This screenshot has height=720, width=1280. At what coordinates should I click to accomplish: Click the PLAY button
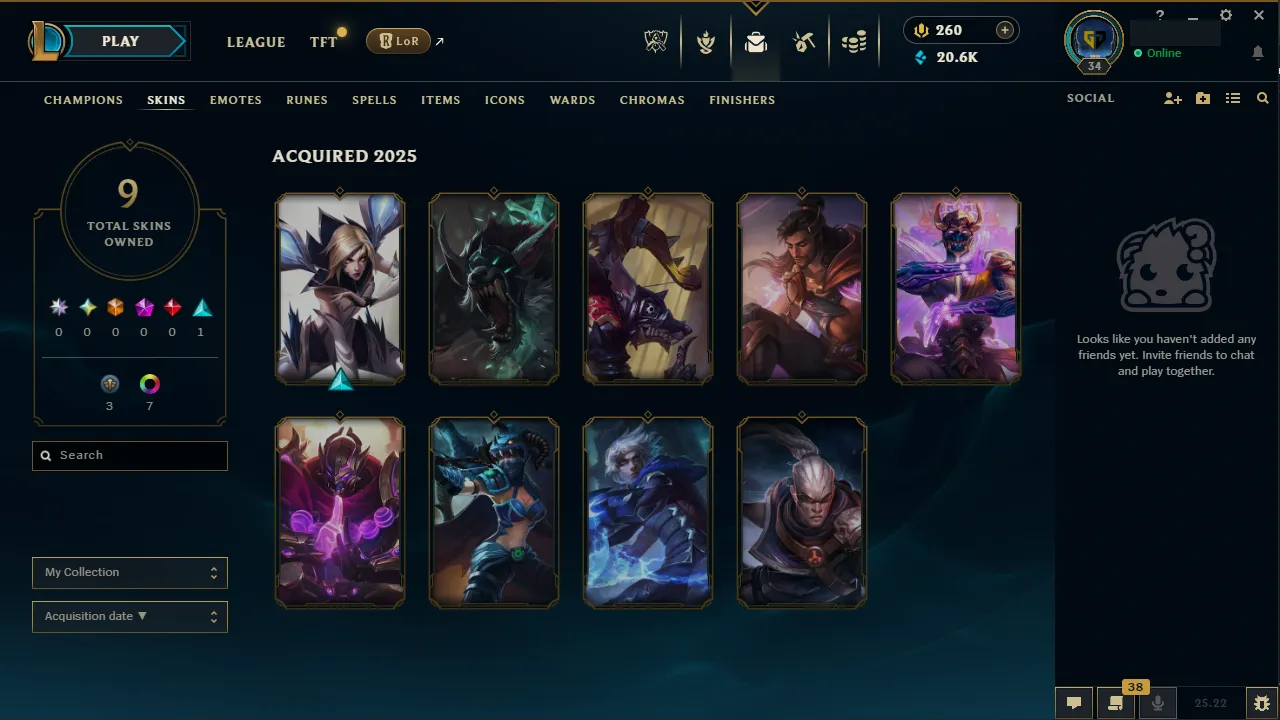120,41
